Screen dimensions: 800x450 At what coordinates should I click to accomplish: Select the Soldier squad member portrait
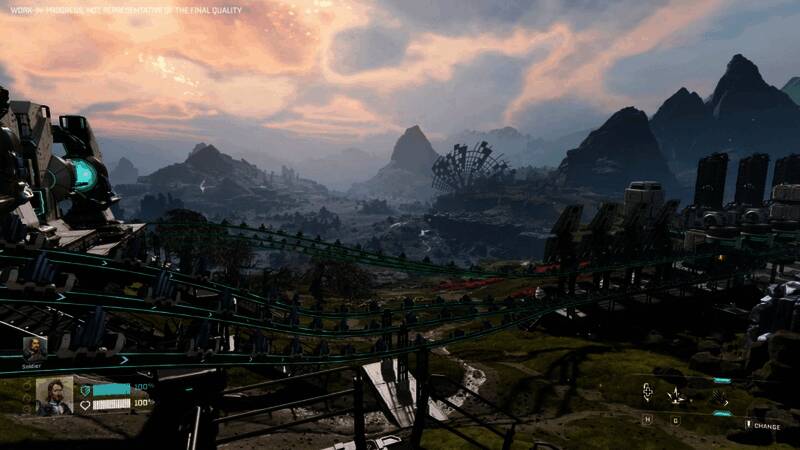click(x=35, y=349)
